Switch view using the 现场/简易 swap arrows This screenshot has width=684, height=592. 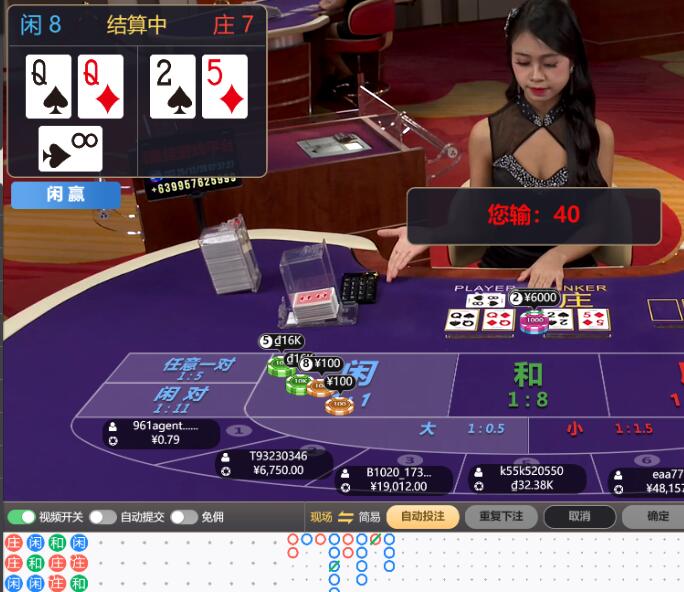(346, 517)
